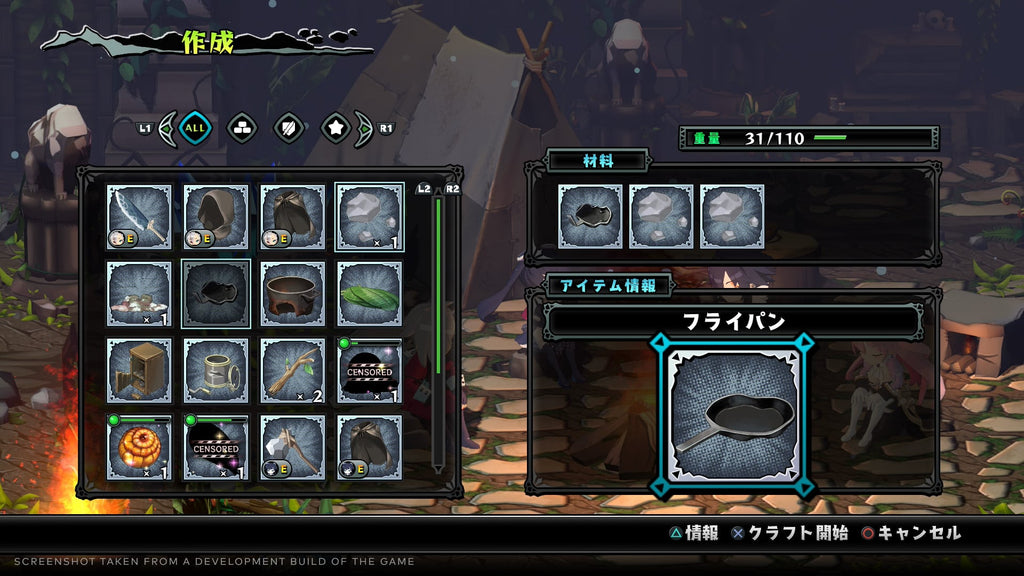
Task: Click the large frying pan preview
Action: pos(736,416)
